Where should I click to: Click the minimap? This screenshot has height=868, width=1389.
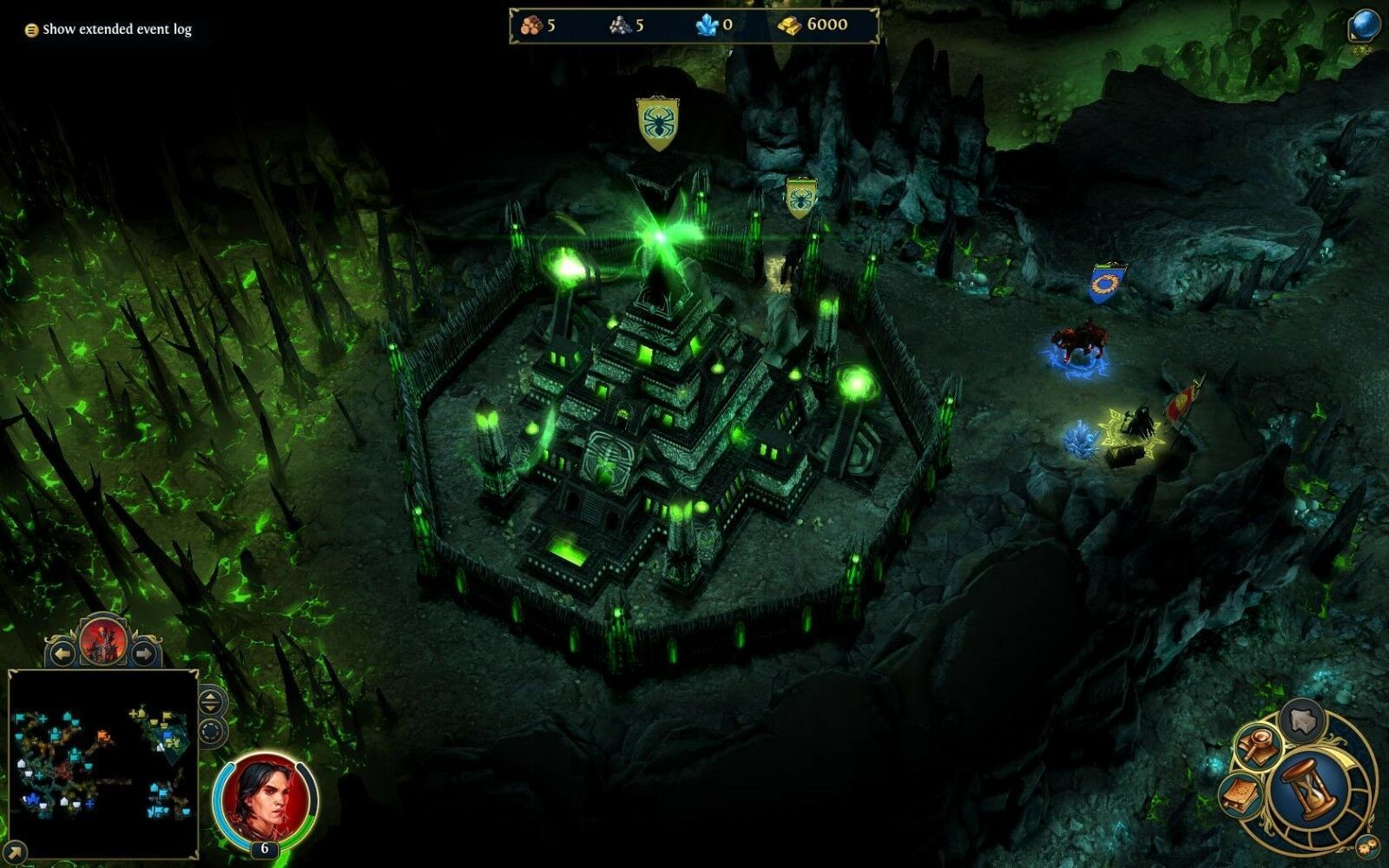click(x=102, y=764)
